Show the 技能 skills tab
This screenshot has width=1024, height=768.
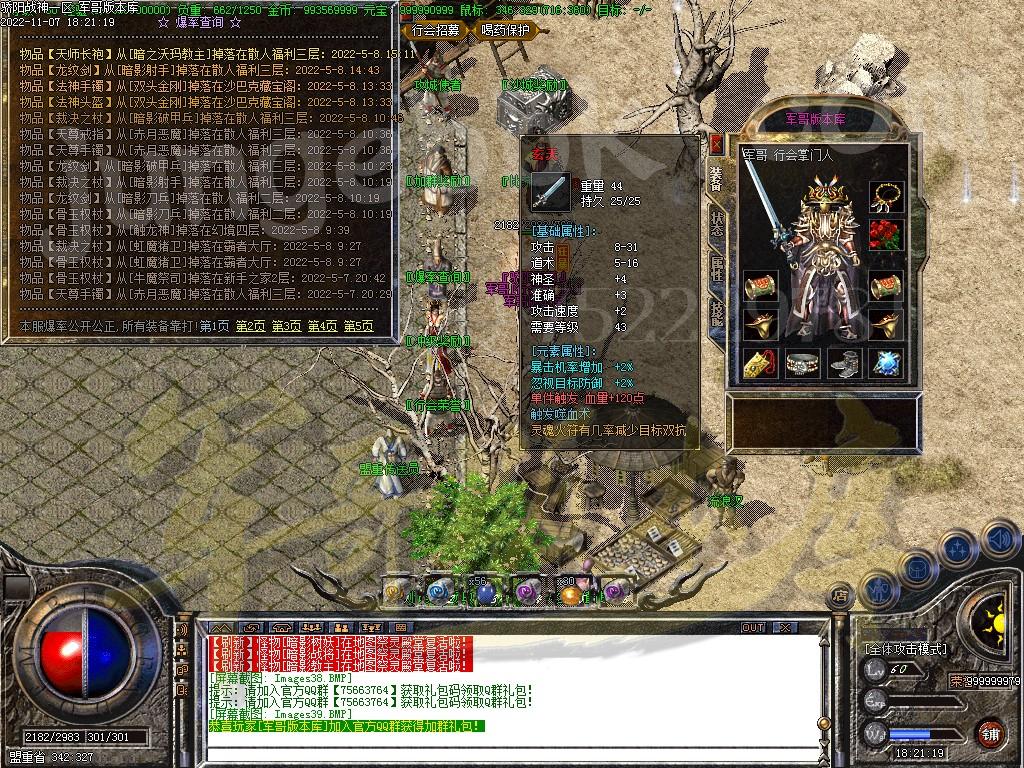click(717, 311)
